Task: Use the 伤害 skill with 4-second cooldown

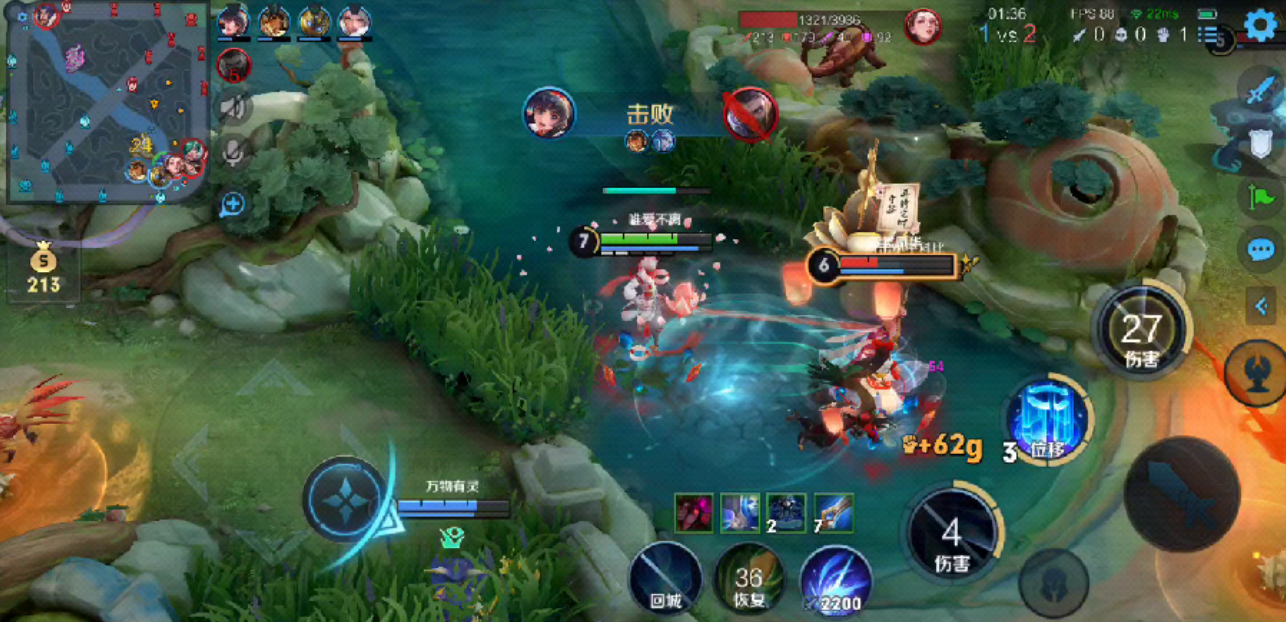Action: point(951,534)
